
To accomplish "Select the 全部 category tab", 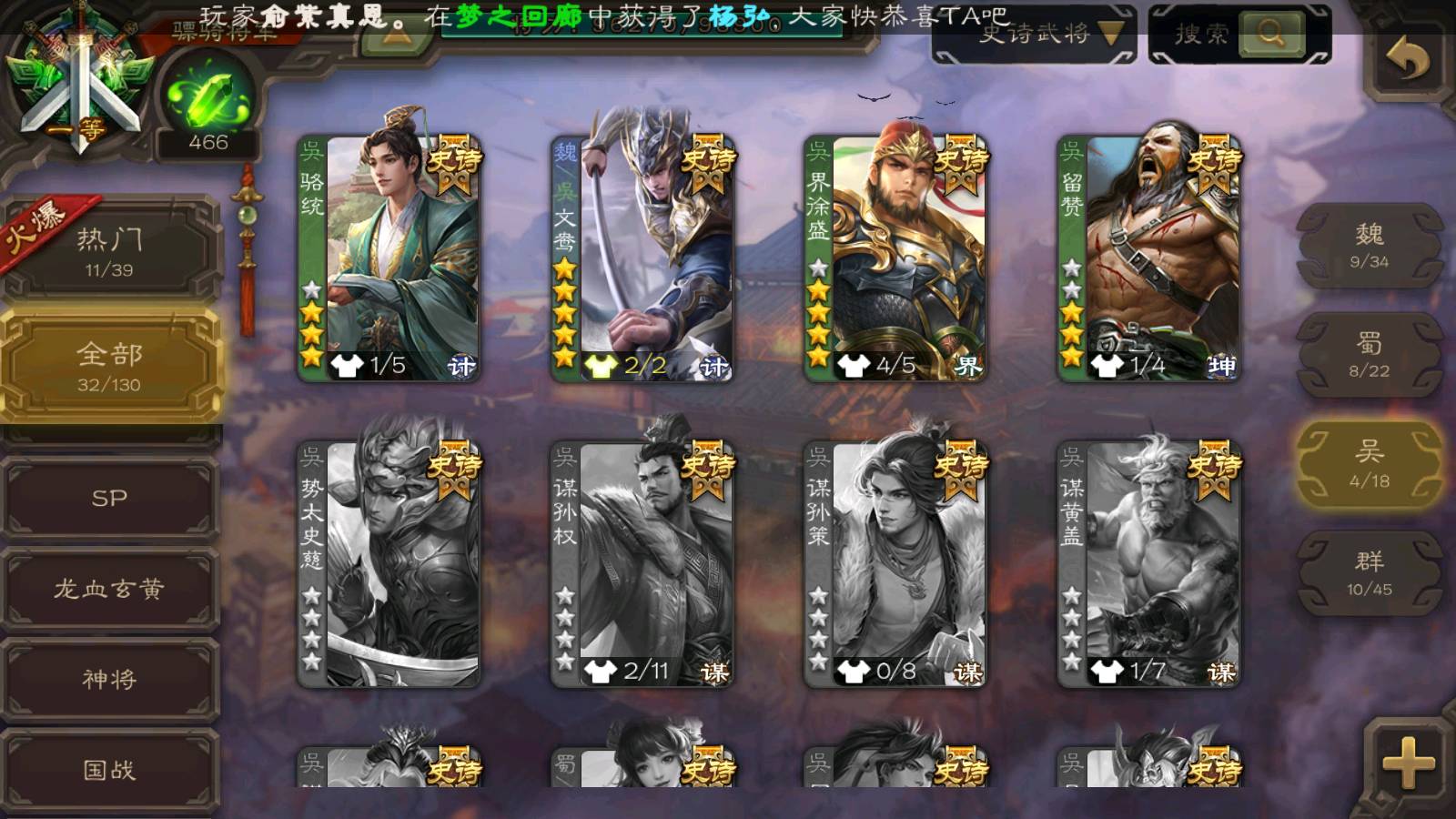I will click(x=109, y=366).
